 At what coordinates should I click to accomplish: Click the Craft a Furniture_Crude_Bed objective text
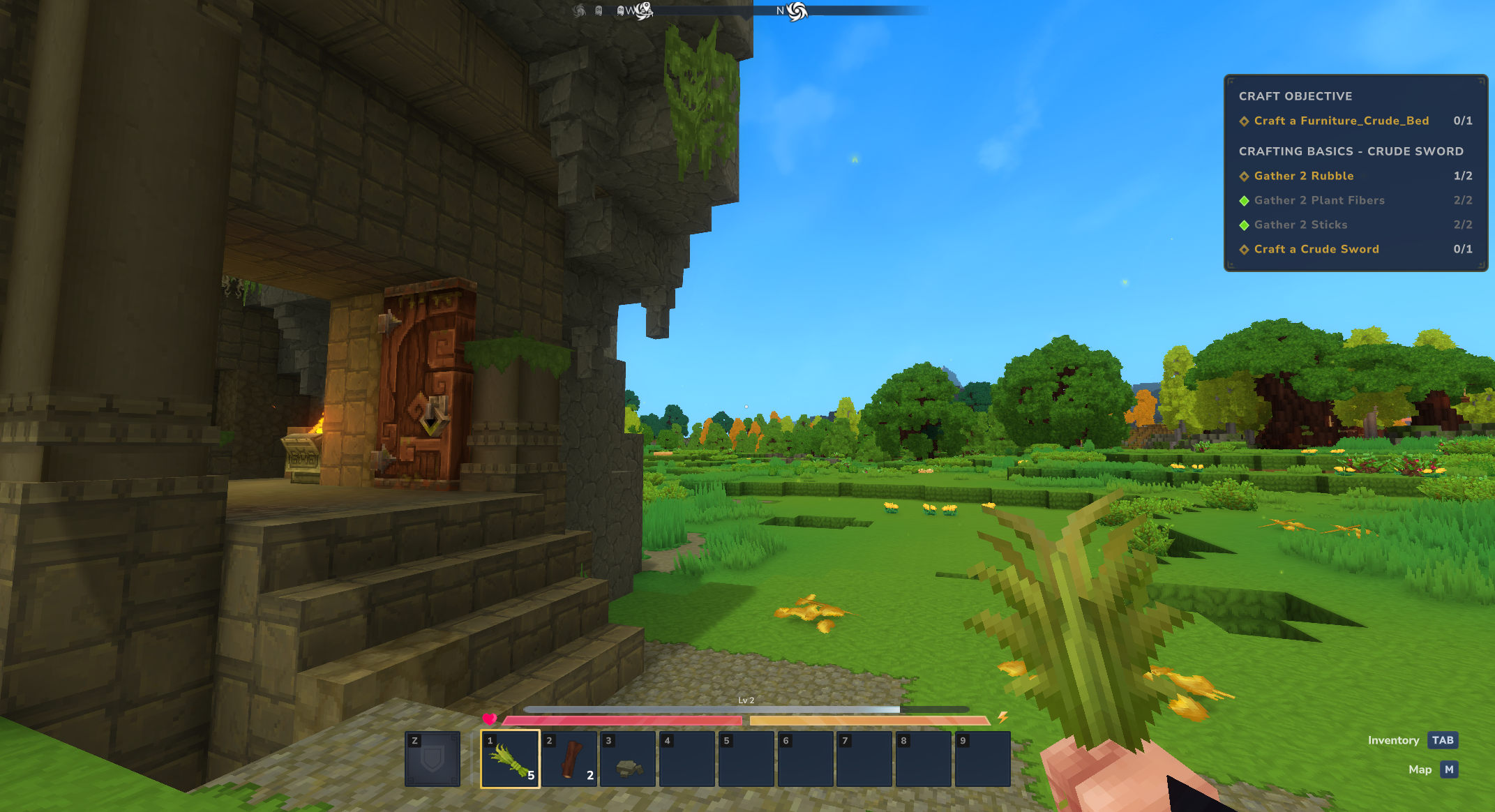click(x=1341, y=121)
